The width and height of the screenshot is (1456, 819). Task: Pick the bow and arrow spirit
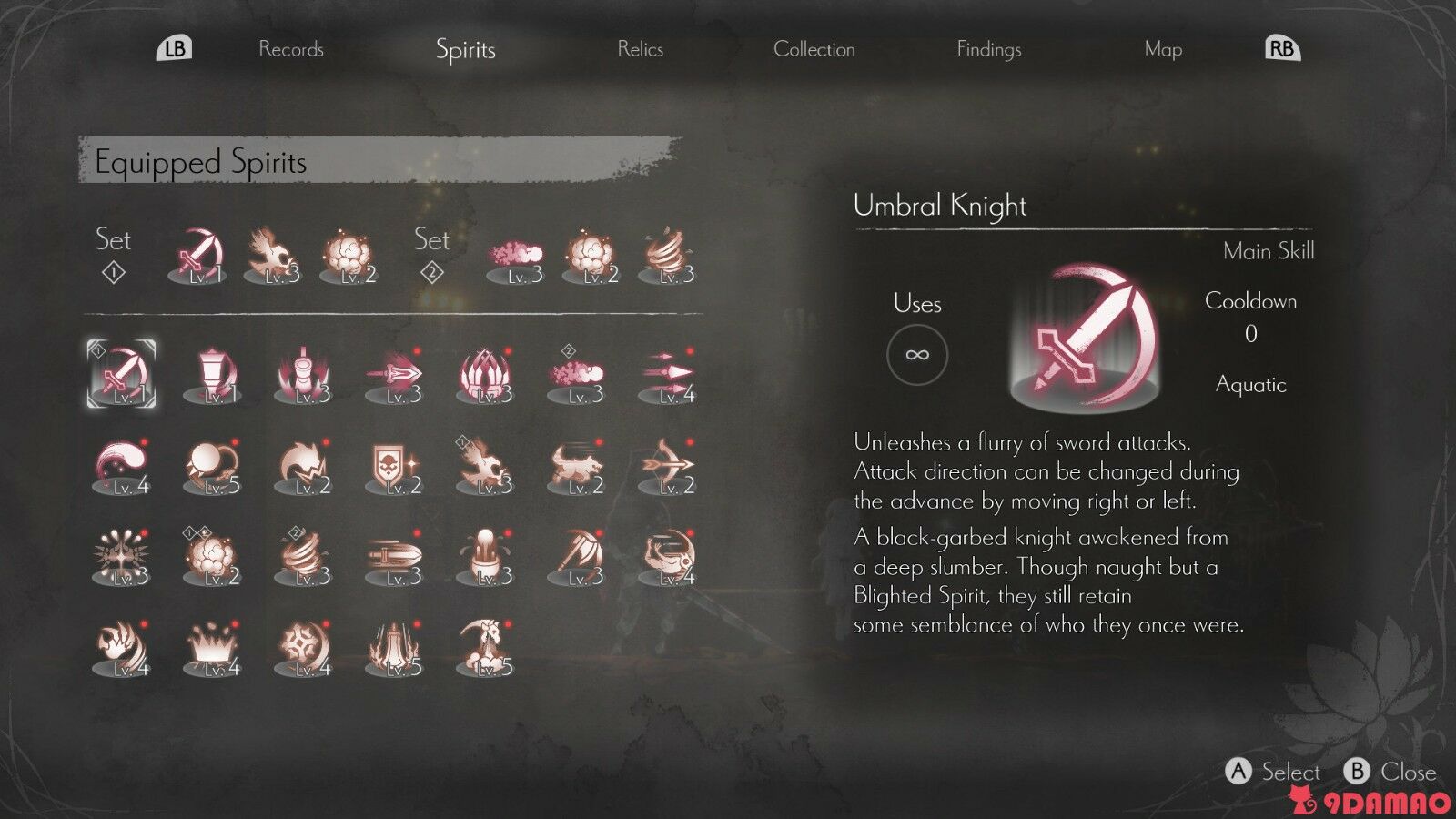(667, 468)
